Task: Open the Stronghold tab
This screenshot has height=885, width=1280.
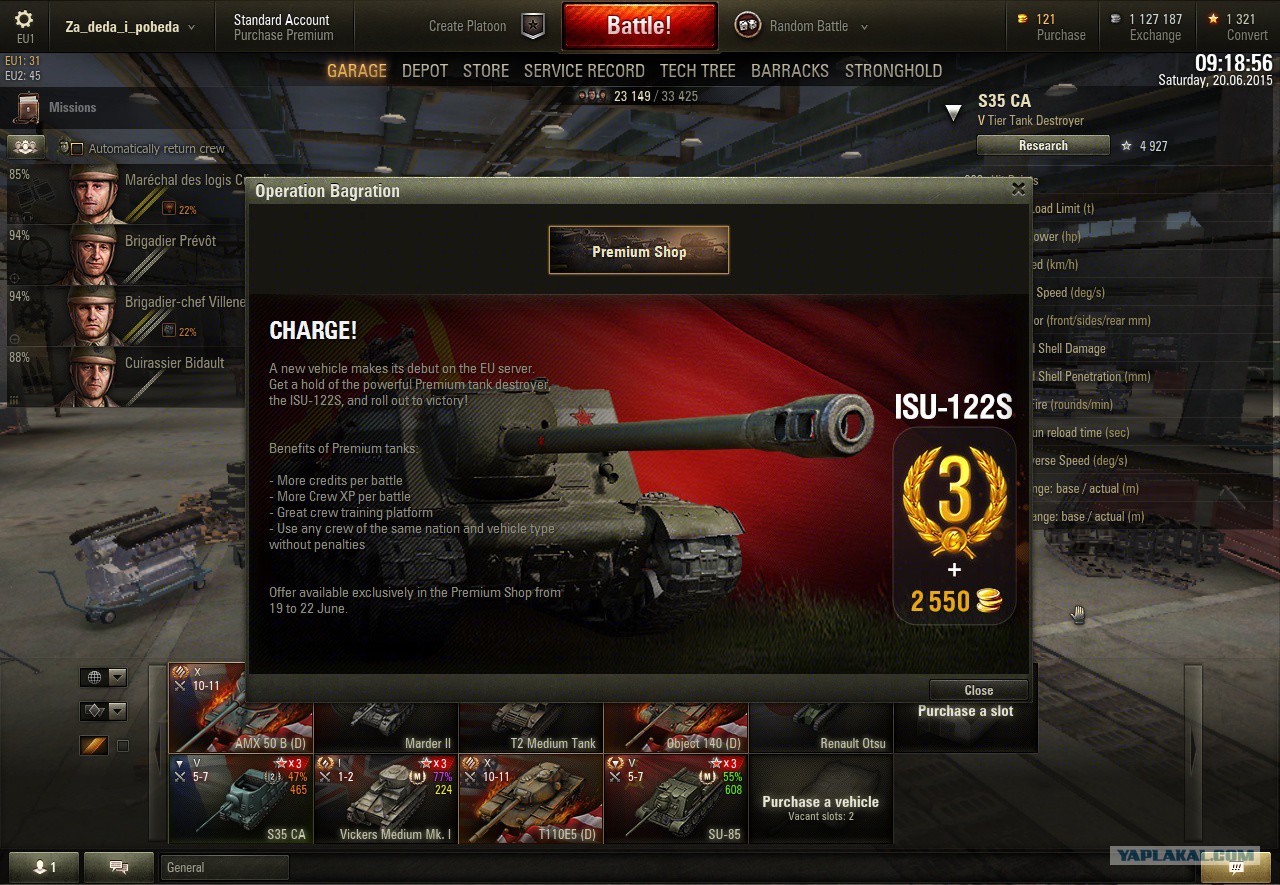Action: [893, 71]
